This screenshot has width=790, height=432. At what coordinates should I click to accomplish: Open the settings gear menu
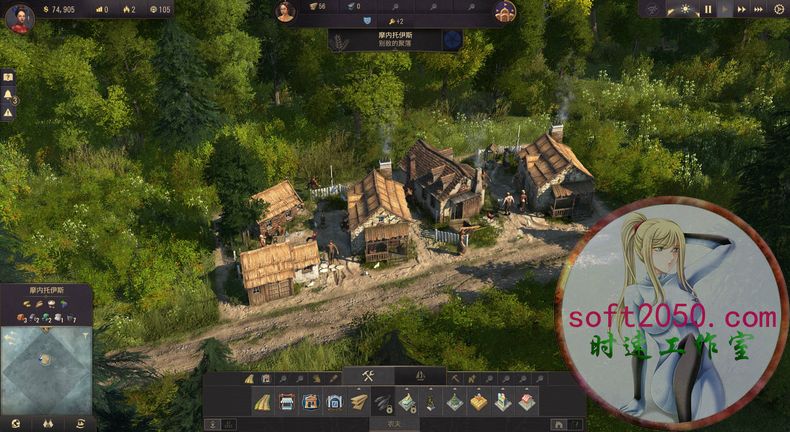779,9
